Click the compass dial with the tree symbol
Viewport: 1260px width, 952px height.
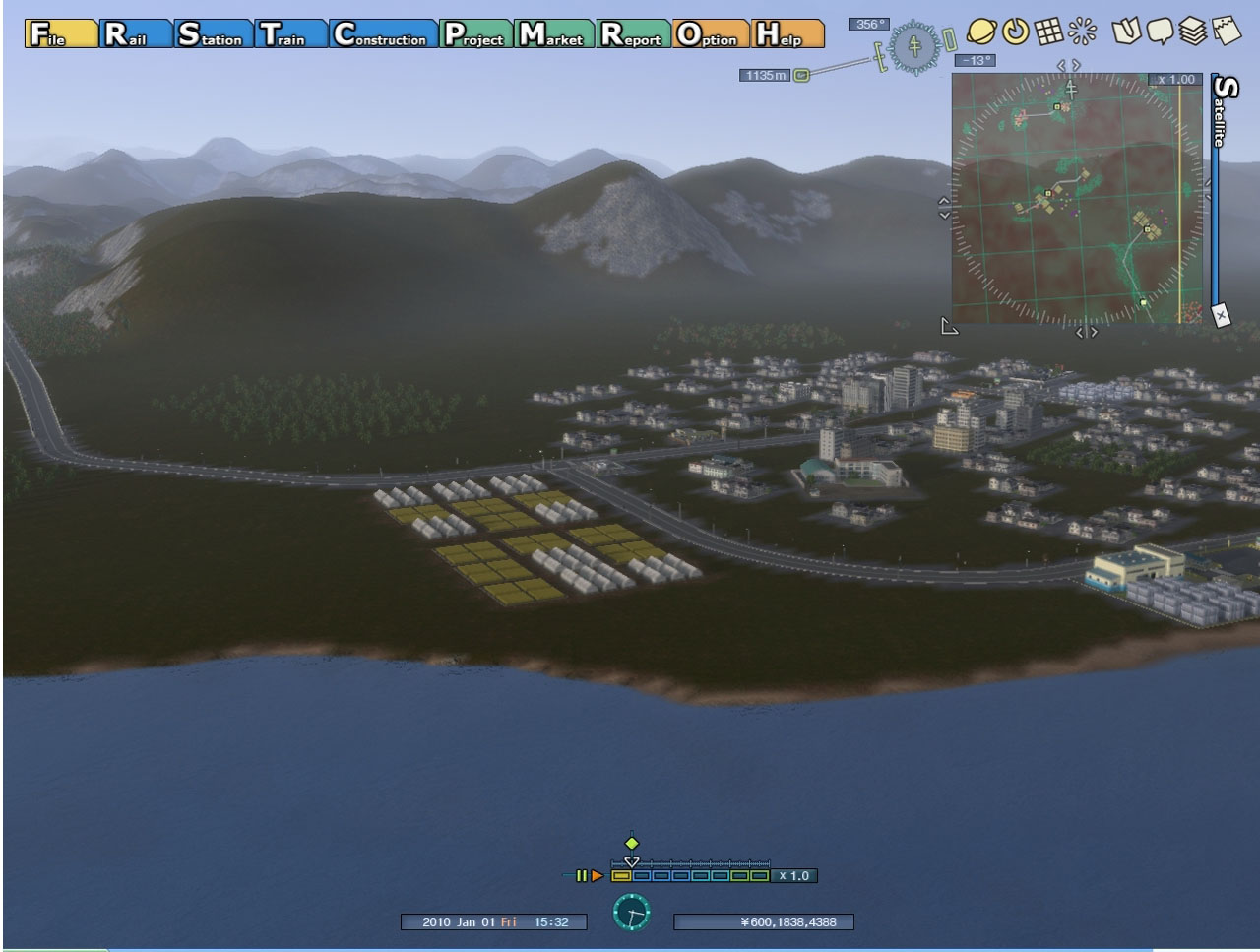point(915,45)
